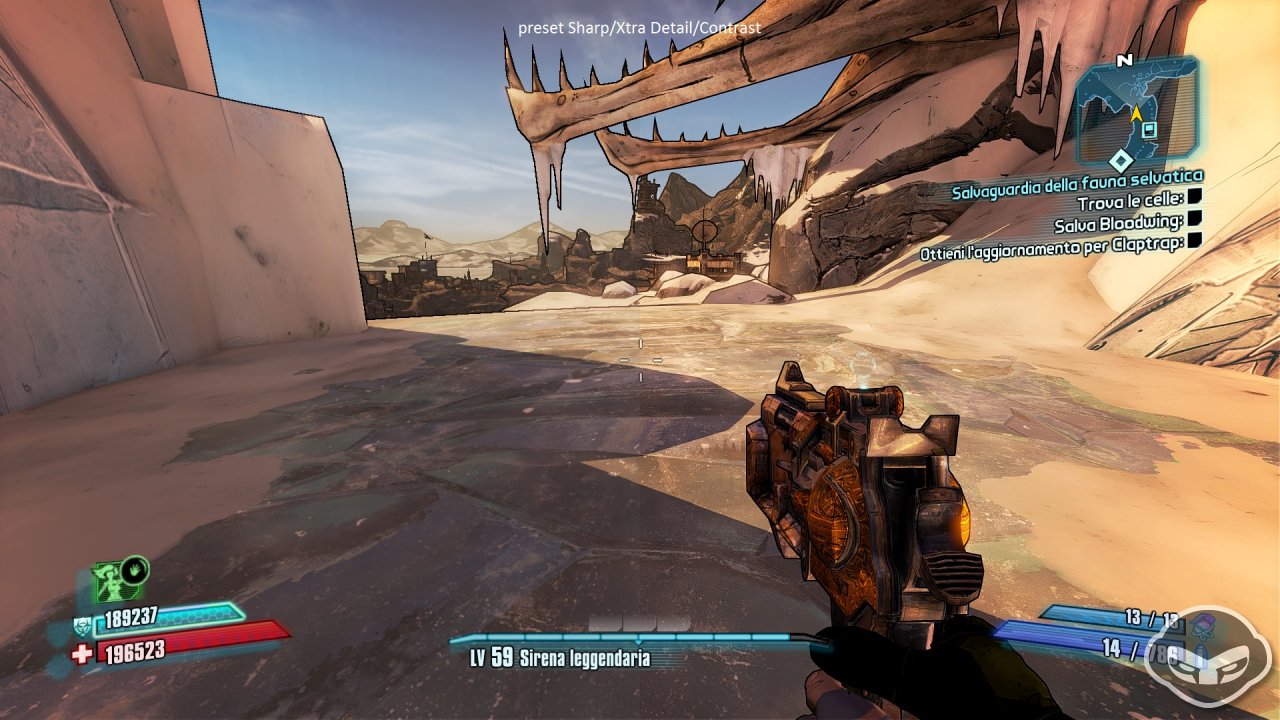Image resolution: width=1280 pixels, height=720 pixels.
Task: Click the red health cross icon
Action: pyautogui.click(x=82, y=653)
